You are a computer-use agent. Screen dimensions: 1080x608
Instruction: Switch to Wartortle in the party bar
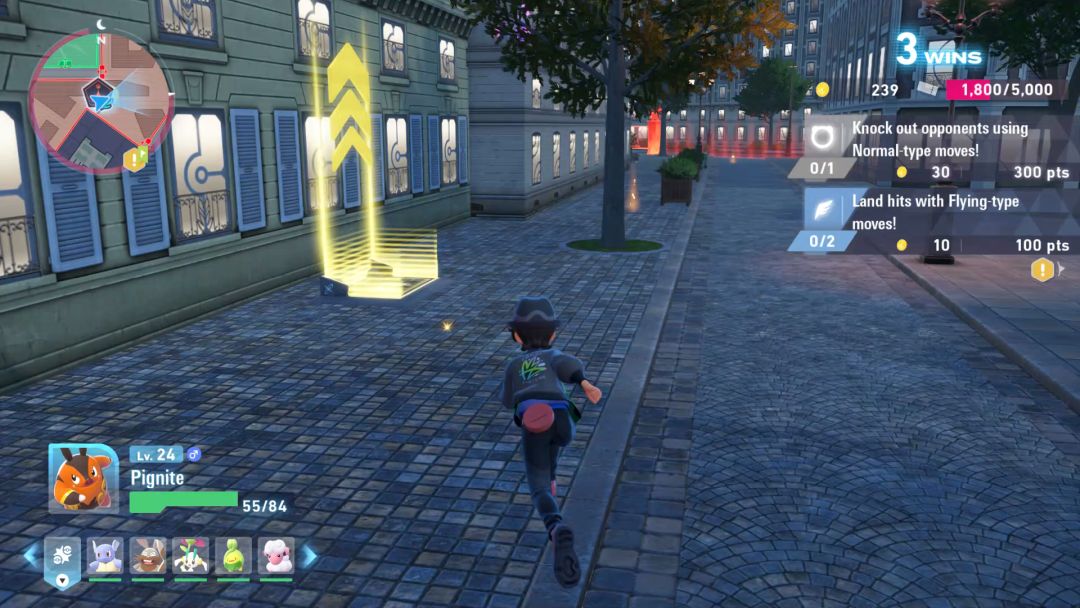pyautogui.click(x=104, y=555)
